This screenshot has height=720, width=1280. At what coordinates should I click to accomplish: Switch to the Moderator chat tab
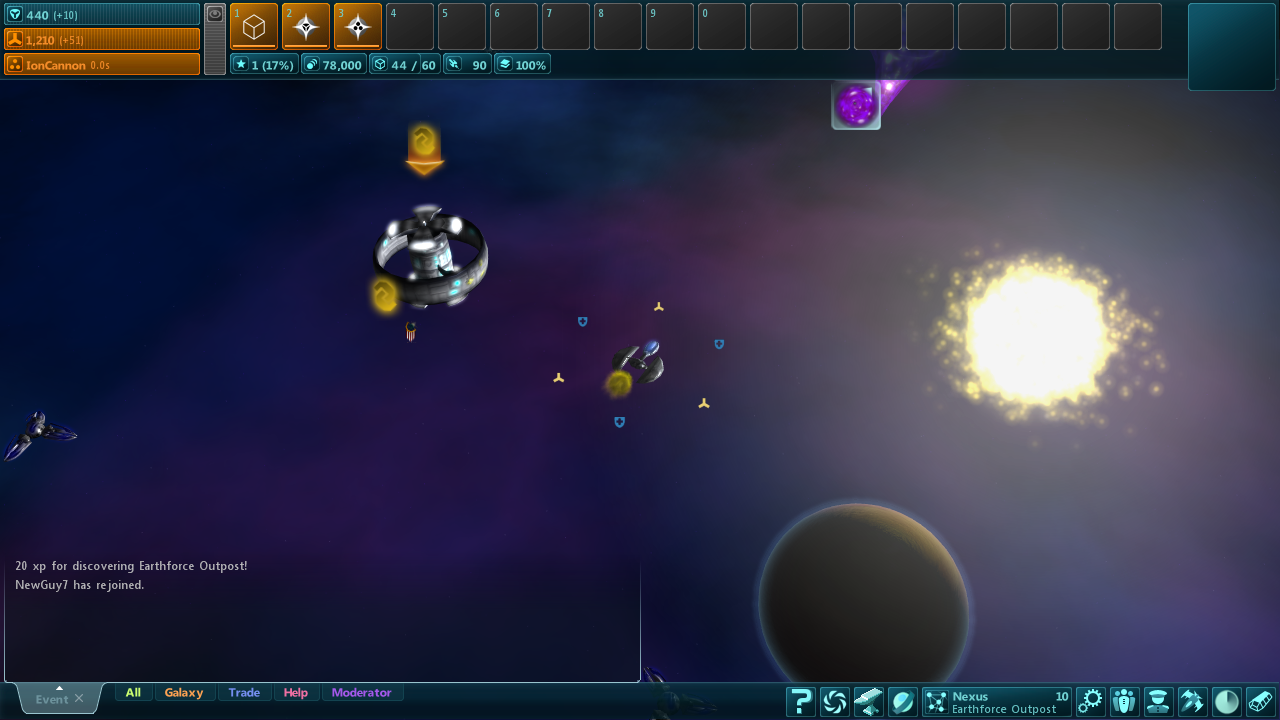coord(362,693)
